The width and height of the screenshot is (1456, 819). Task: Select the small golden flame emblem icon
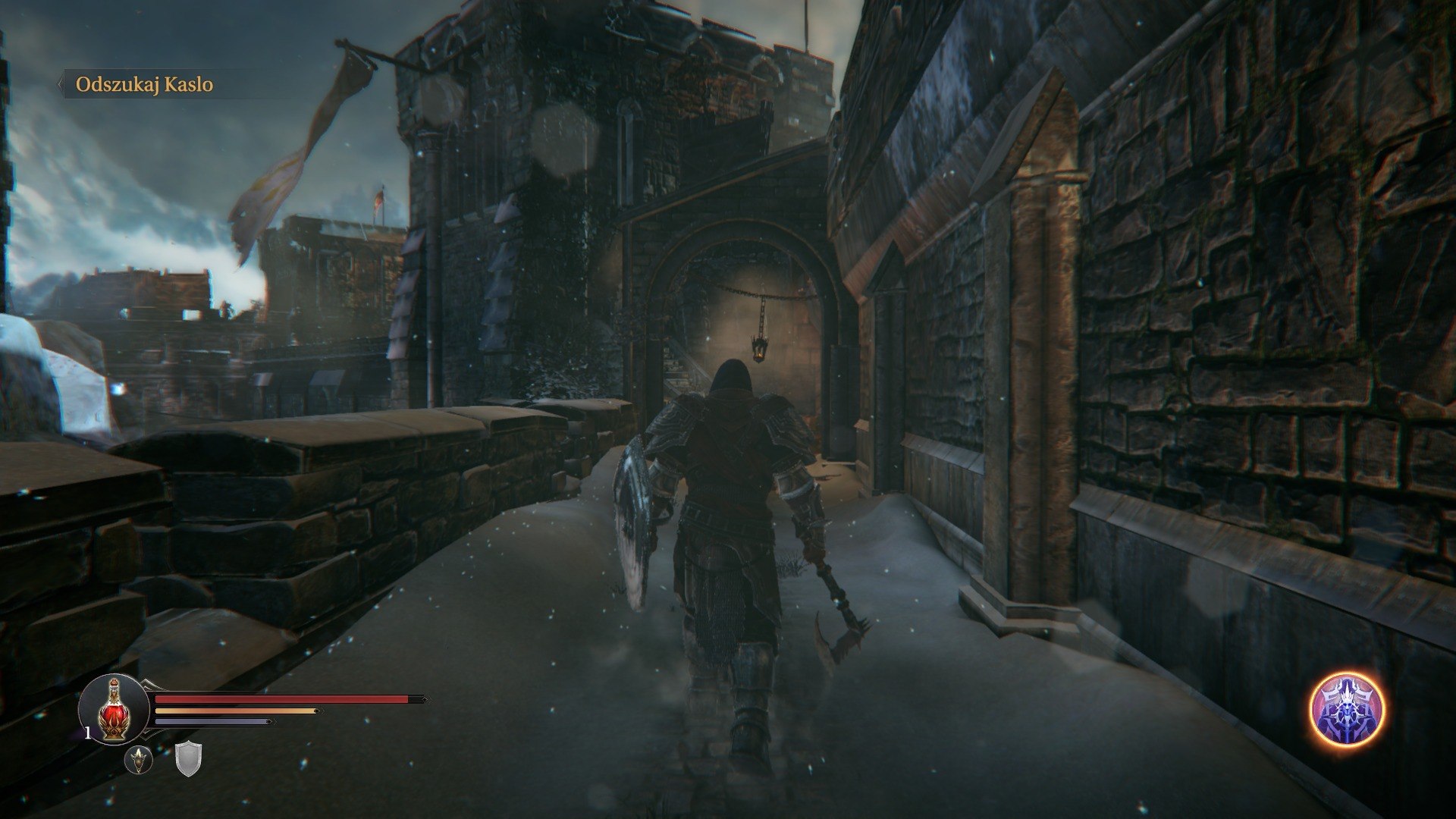pos(139,759)
